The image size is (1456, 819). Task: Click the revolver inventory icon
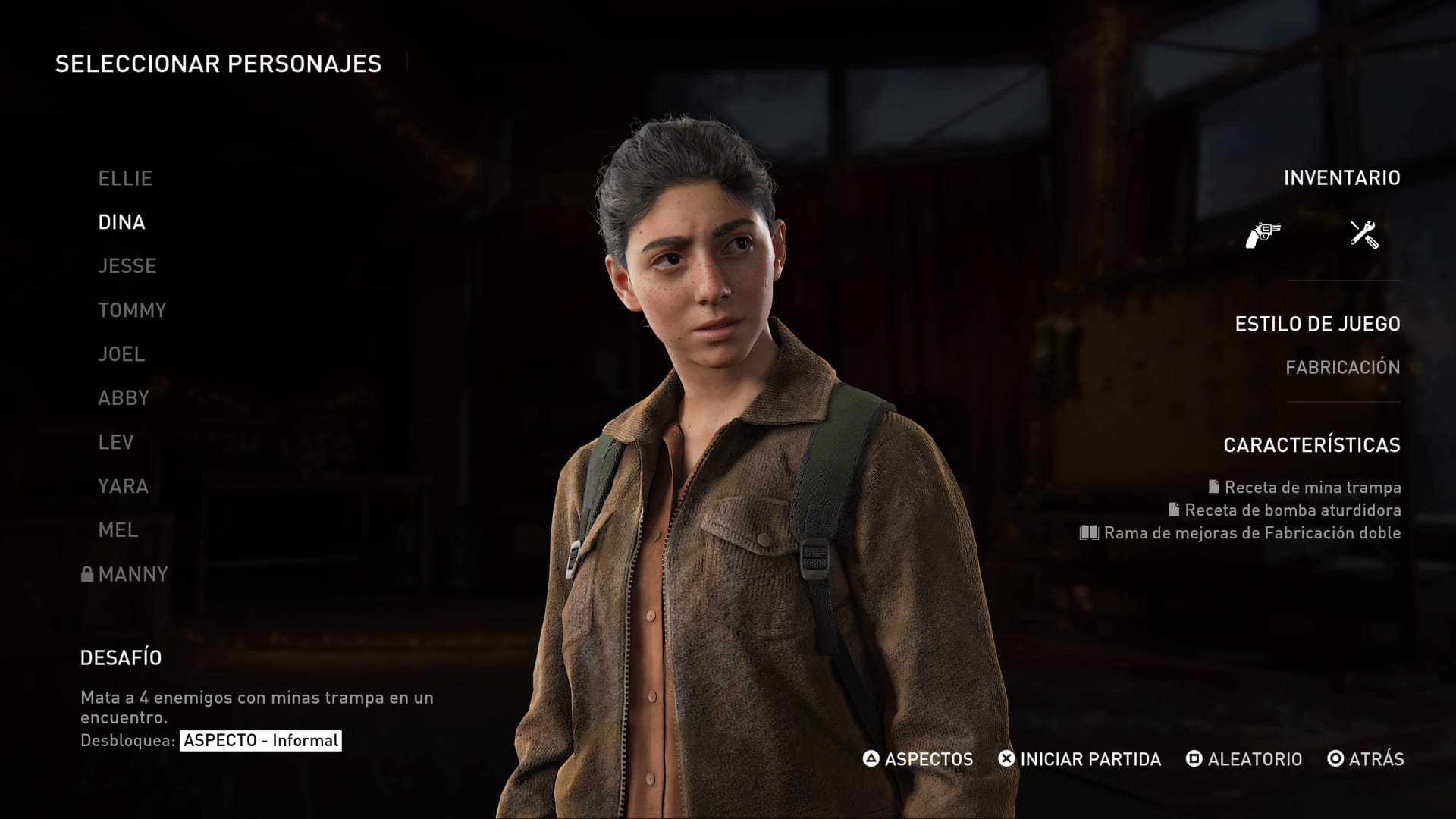(x=1263, y=234)
